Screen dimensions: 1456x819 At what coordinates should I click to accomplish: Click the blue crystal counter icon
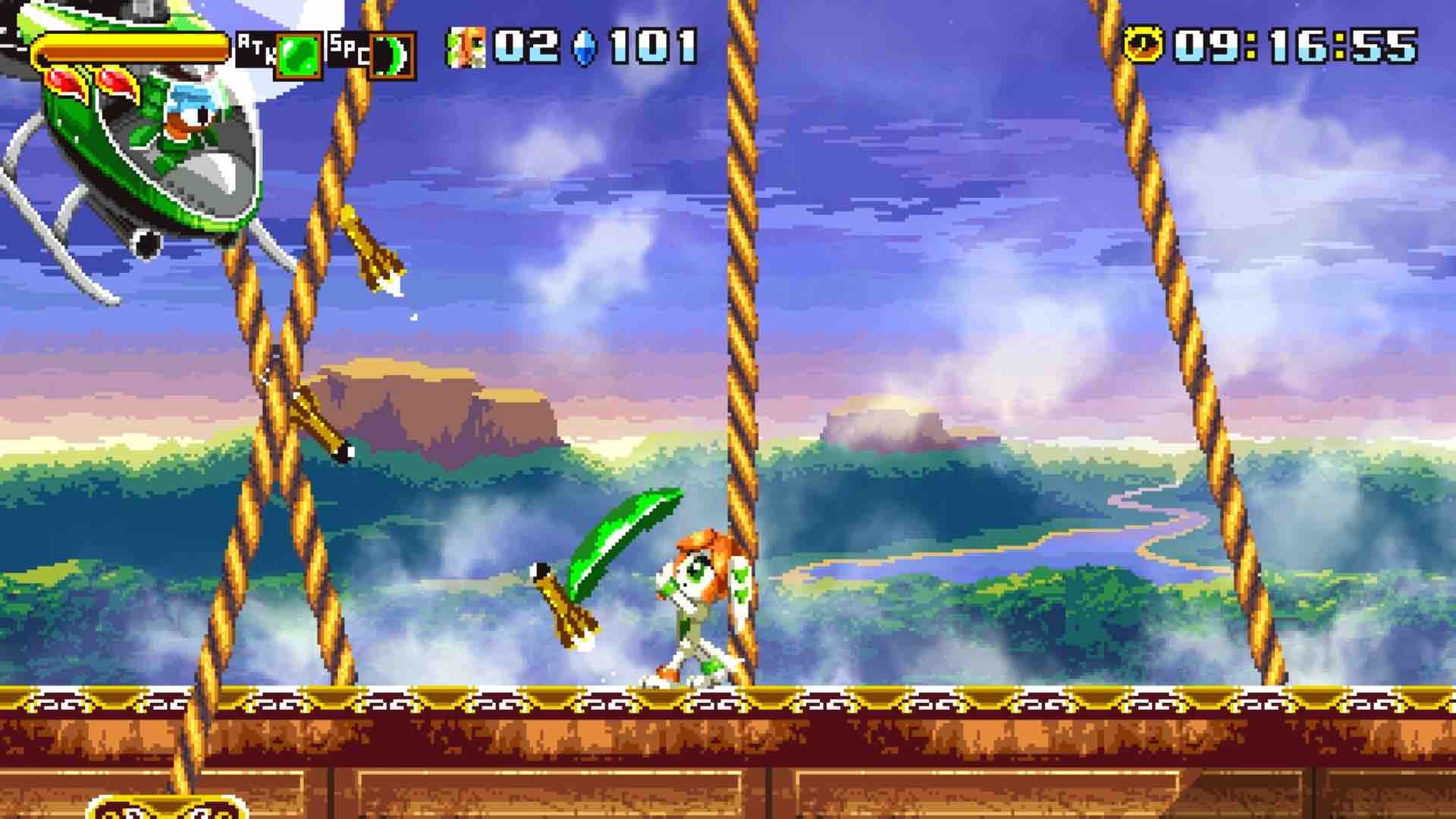point(585,47)
